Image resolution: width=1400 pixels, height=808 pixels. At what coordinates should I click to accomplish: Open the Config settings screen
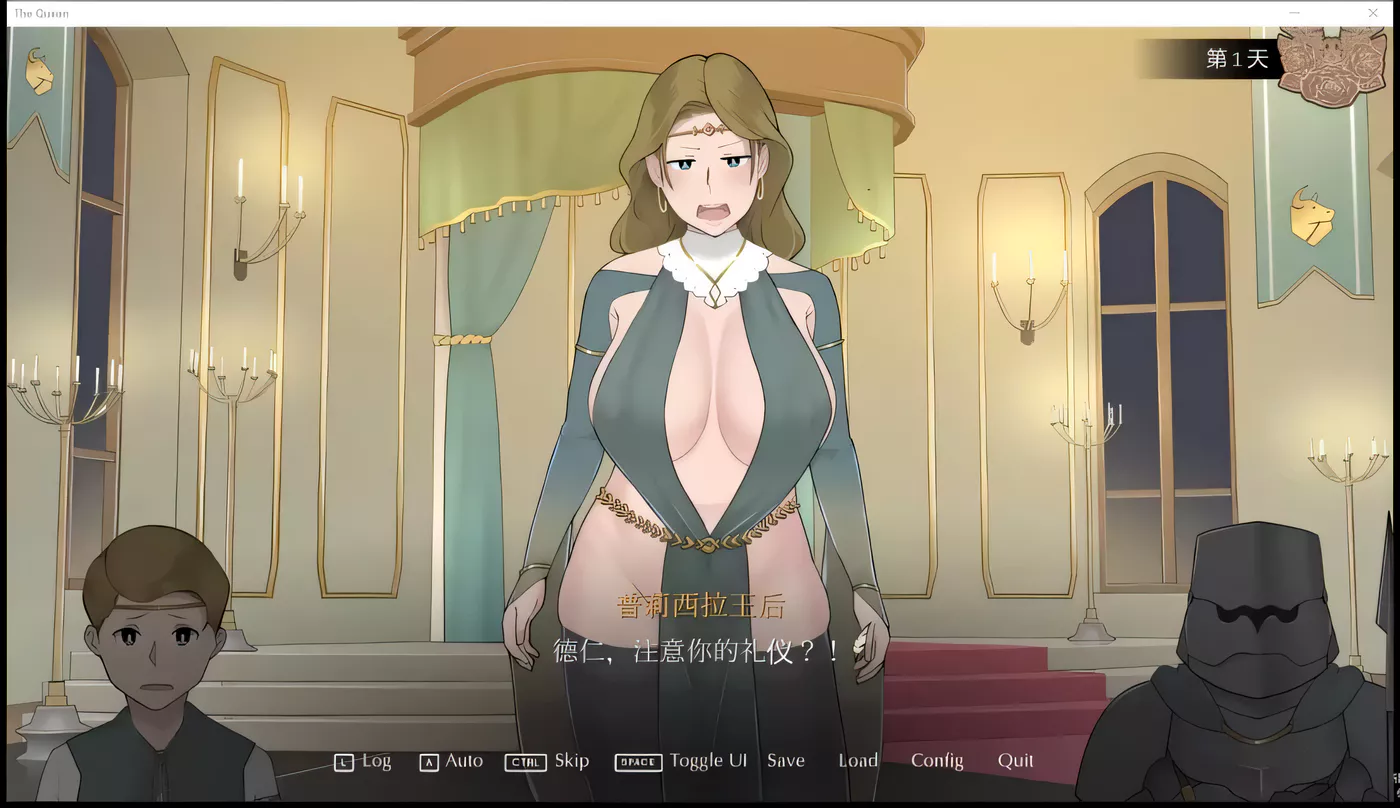[937, 761]
